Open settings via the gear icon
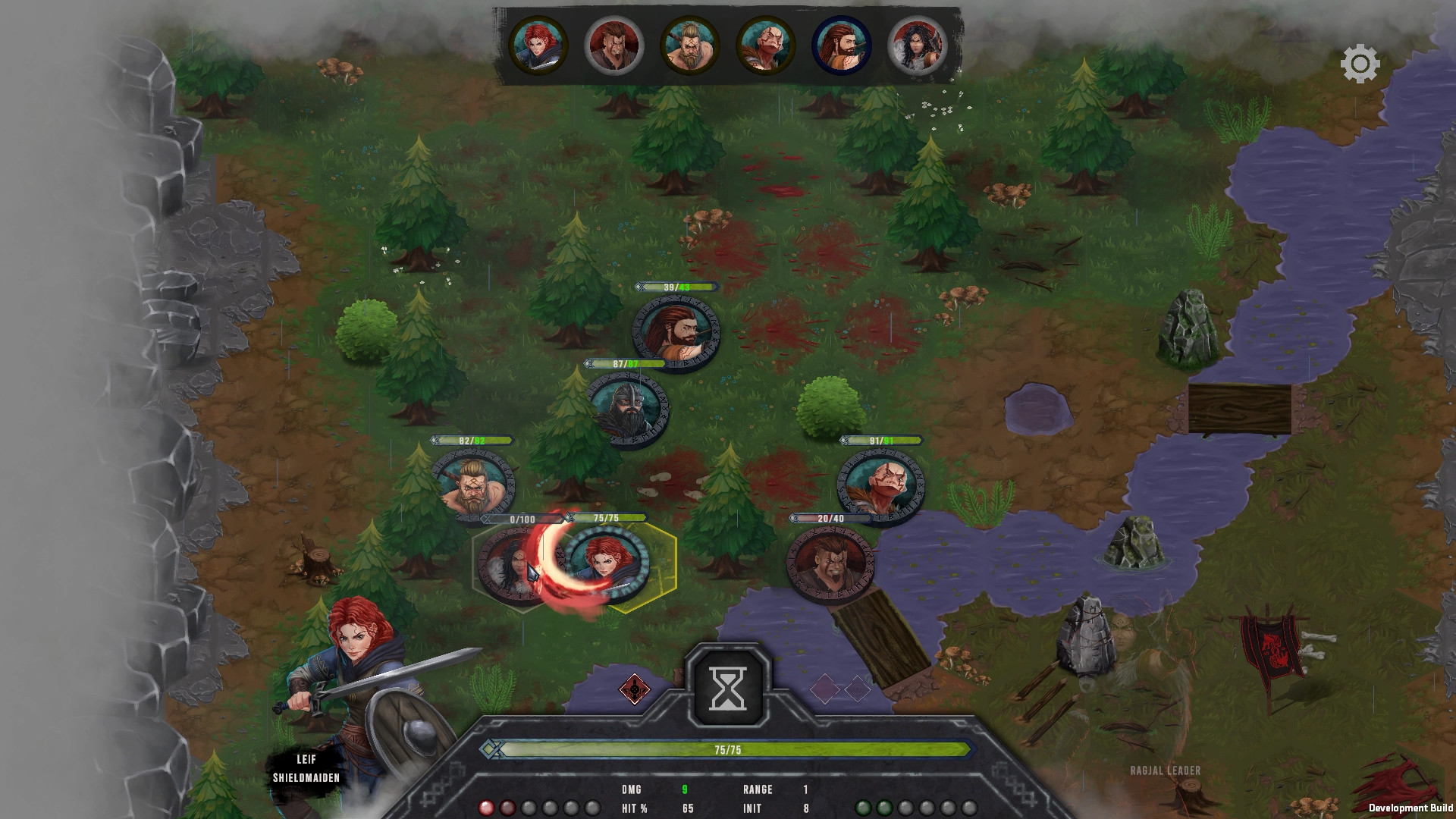Viewport: 1456px width, 819px height. pyautogui.click(x=1360, y=64)
